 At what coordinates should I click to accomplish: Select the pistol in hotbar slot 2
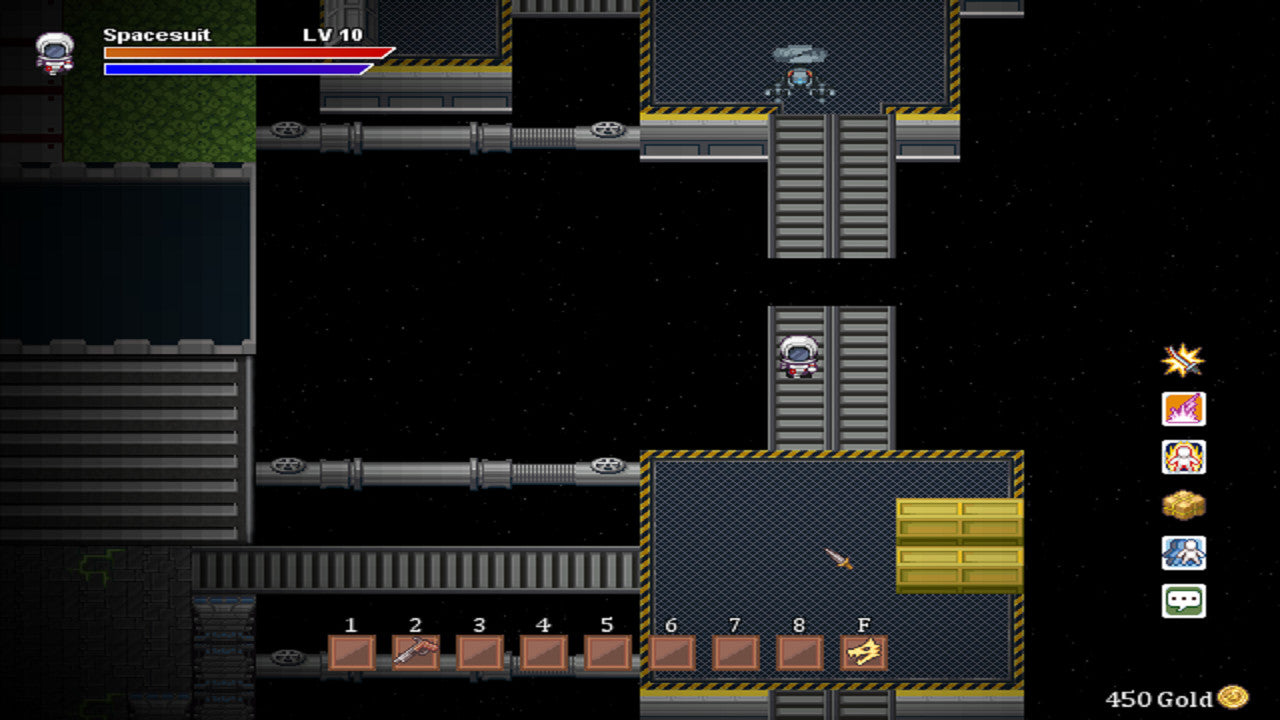(415, 653)
